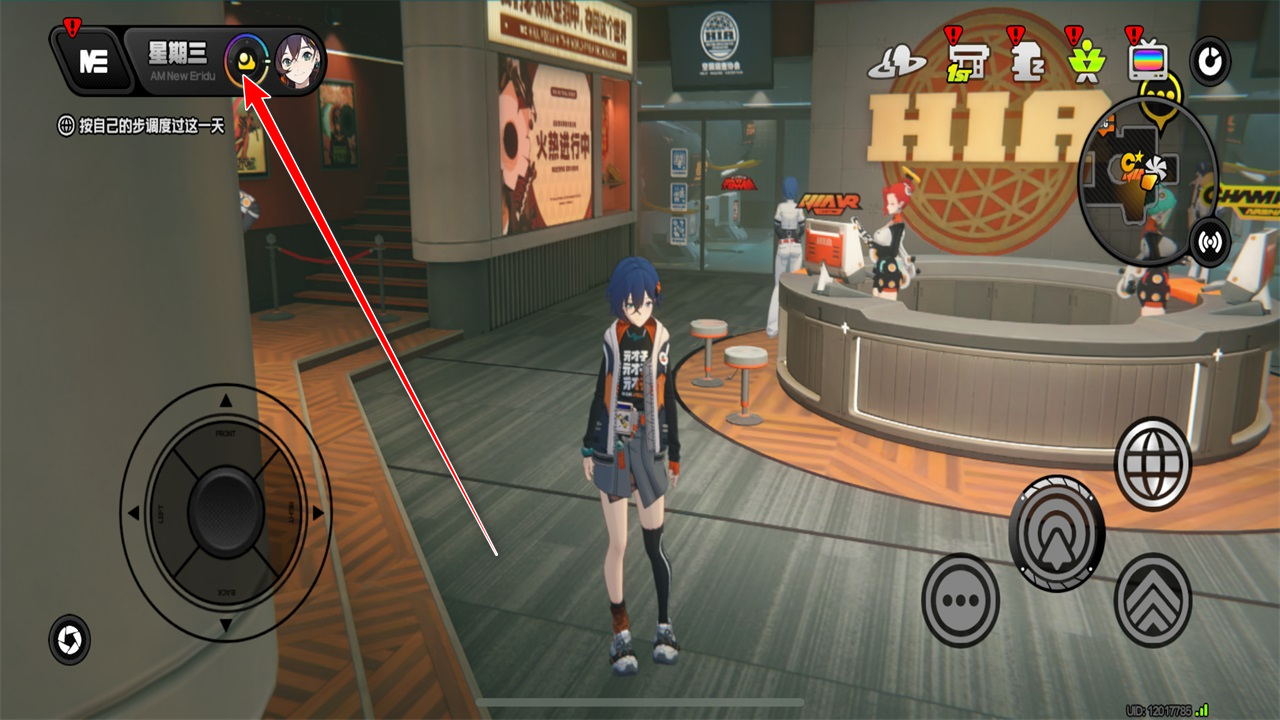Tap the right arrow on the movement pad

coord(318,513)
